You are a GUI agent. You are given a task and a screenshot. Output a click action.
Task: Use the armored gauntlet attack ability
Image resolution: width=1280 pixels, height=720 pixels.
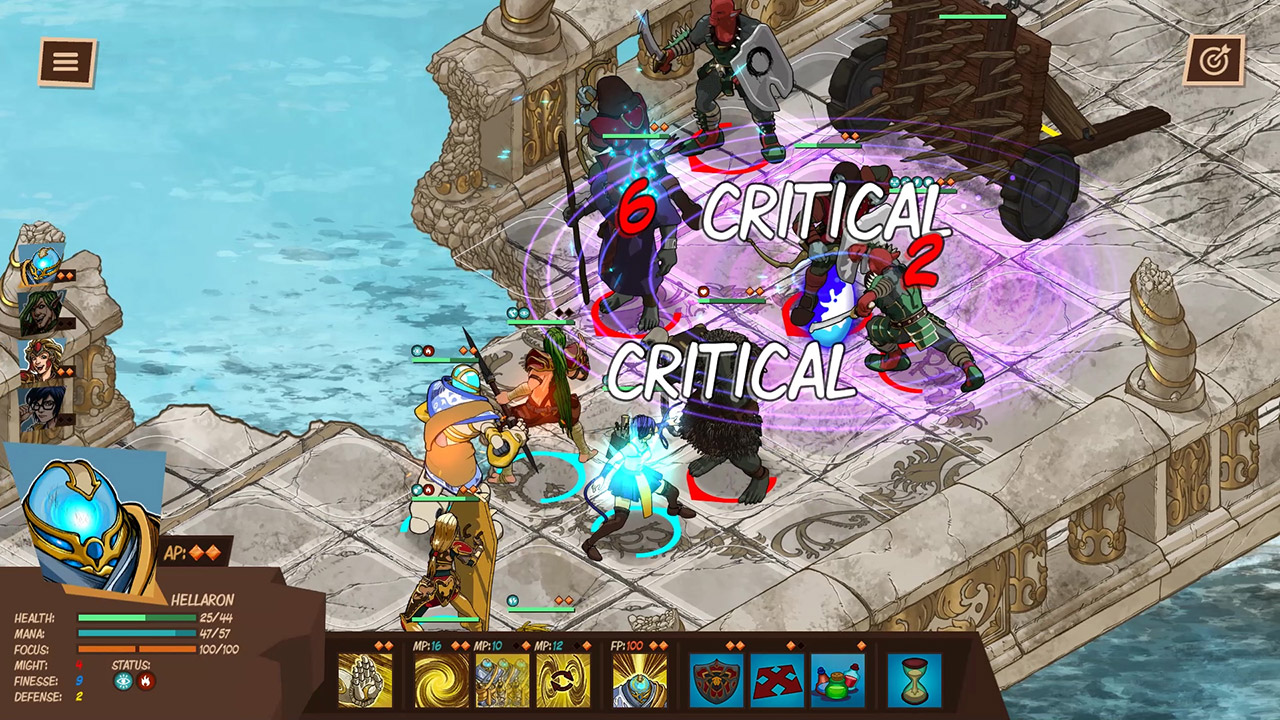click(x=365, y=680)
